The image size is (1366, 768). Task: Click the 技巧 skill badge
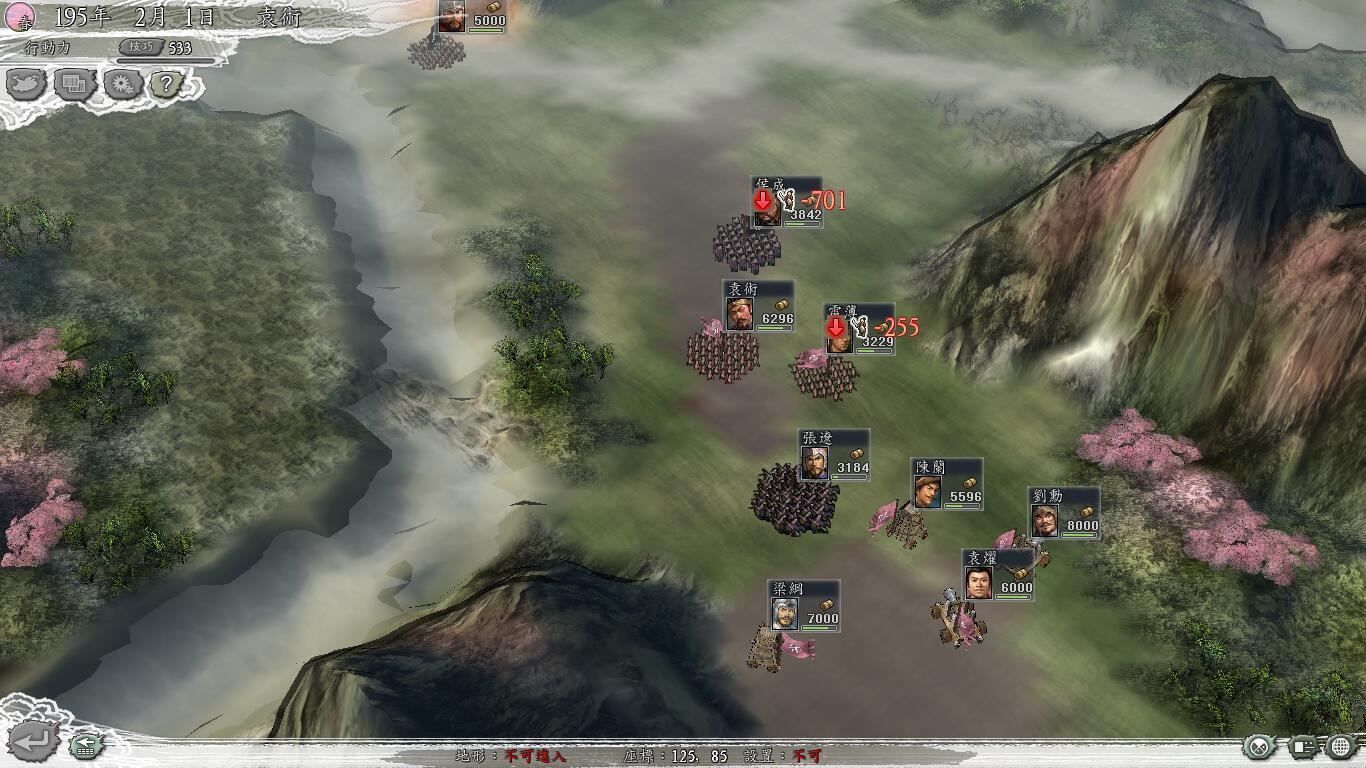(142, 45)
